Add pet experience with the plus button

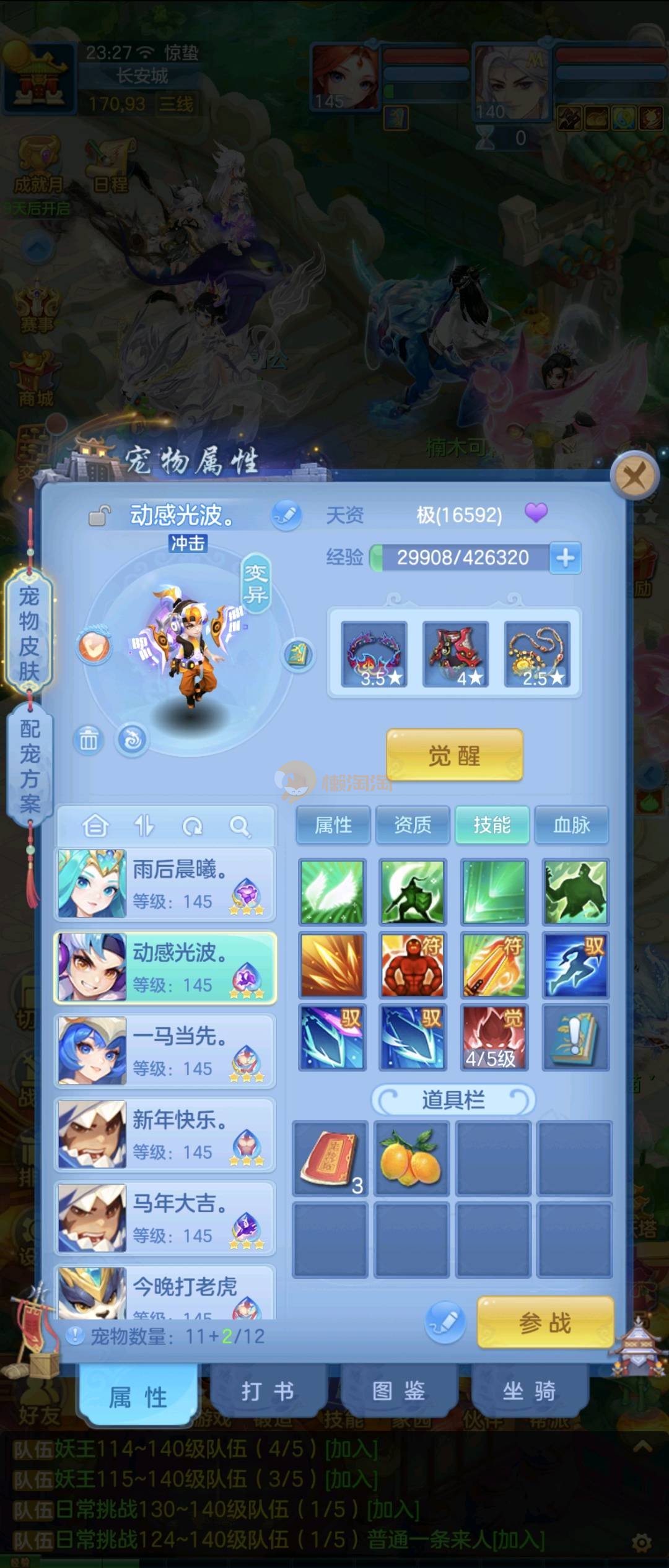(x=565, y=557)
